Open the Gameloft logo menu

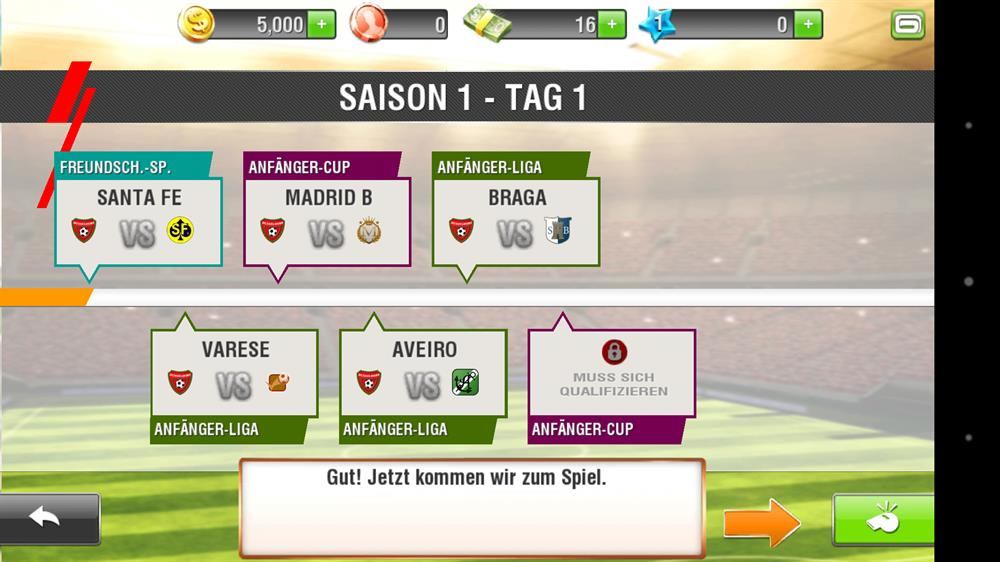[x=908, y=25]
